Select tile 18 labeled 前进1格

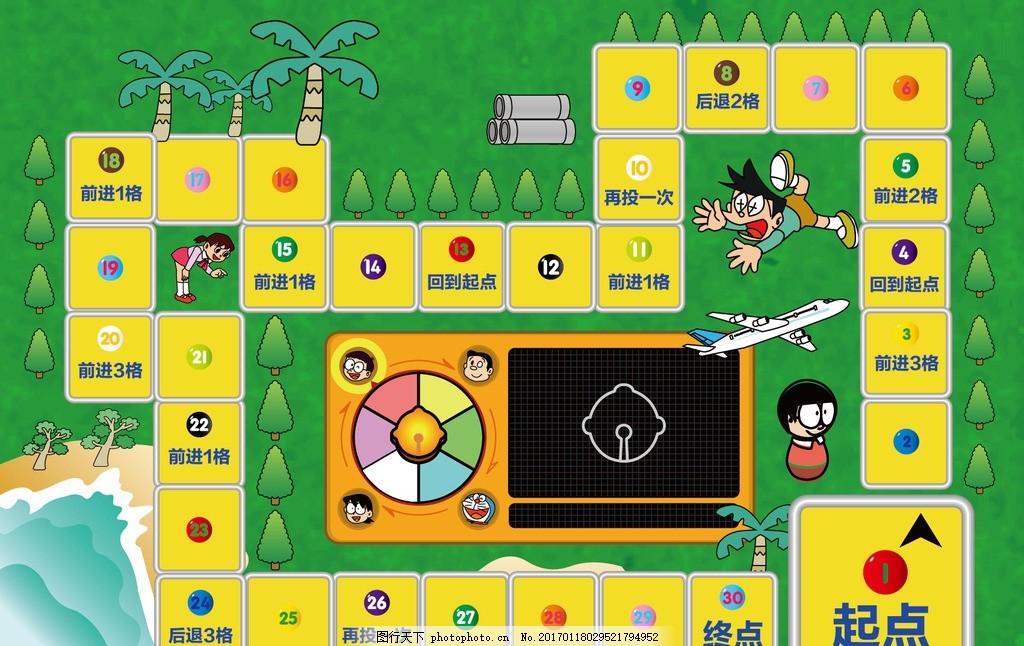(x=111, y=178)
